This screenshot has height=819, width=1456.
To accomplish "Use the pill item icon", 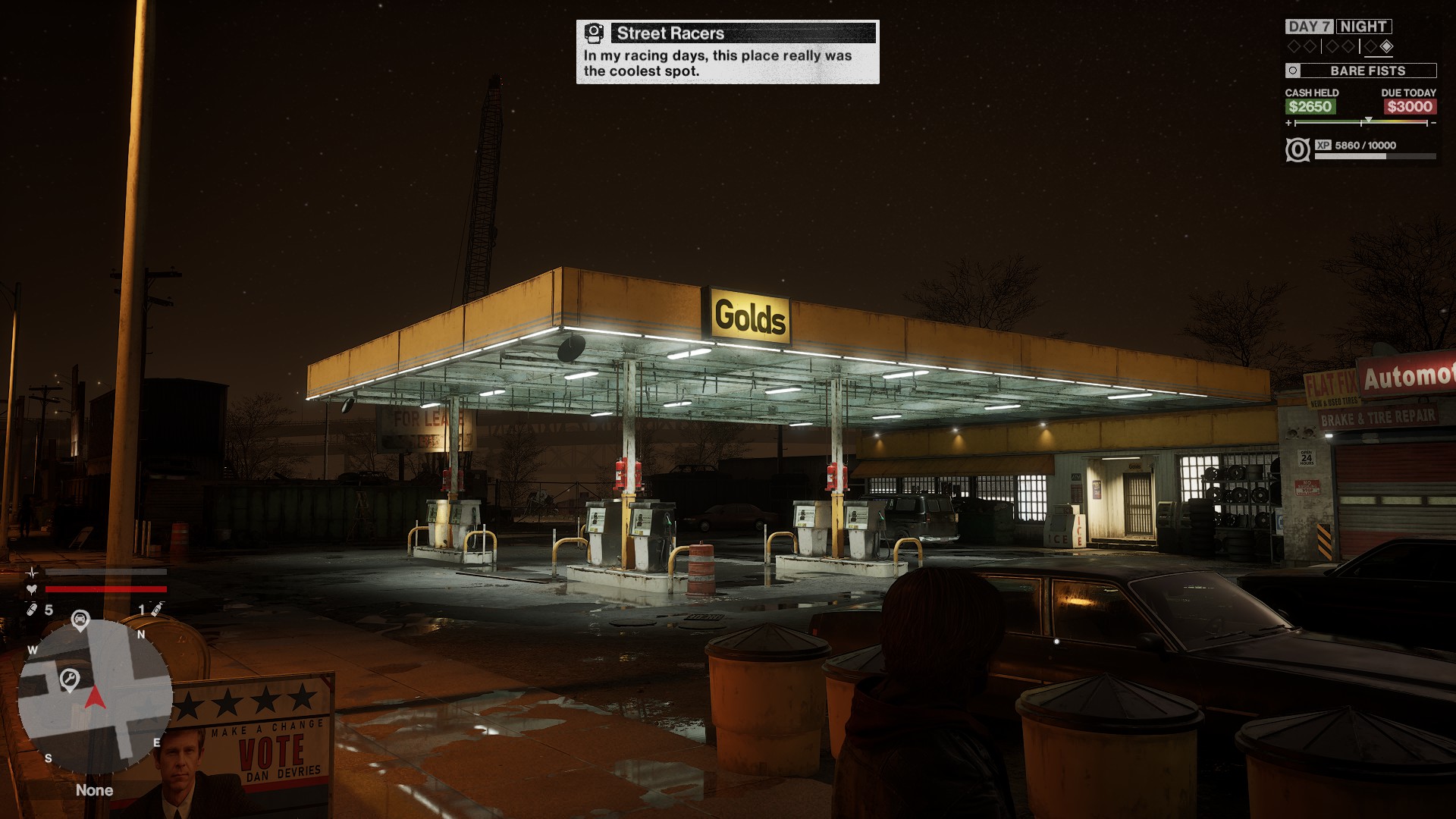I will tap(32, 610).
